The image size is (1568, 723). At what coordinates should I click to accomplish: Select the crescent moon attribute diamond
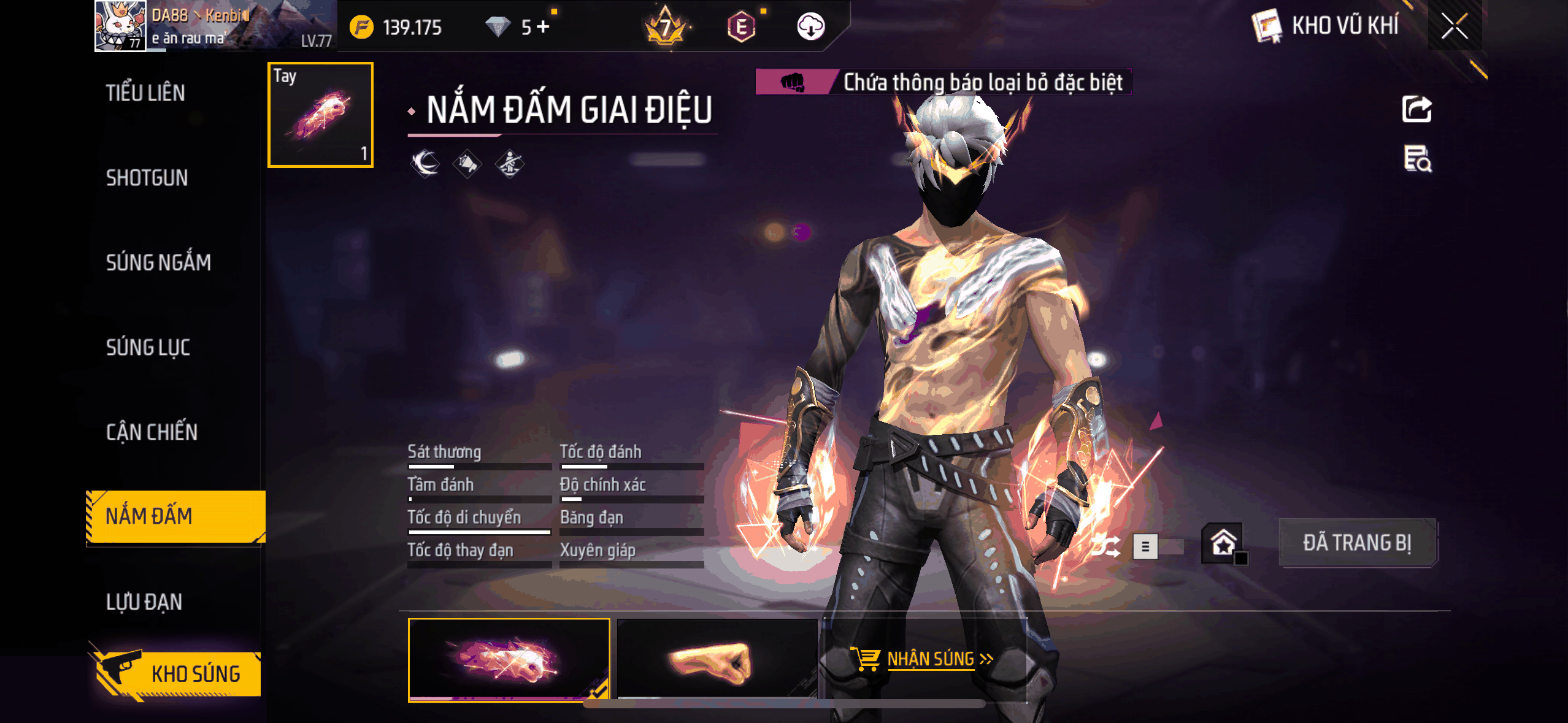[424, 163]
